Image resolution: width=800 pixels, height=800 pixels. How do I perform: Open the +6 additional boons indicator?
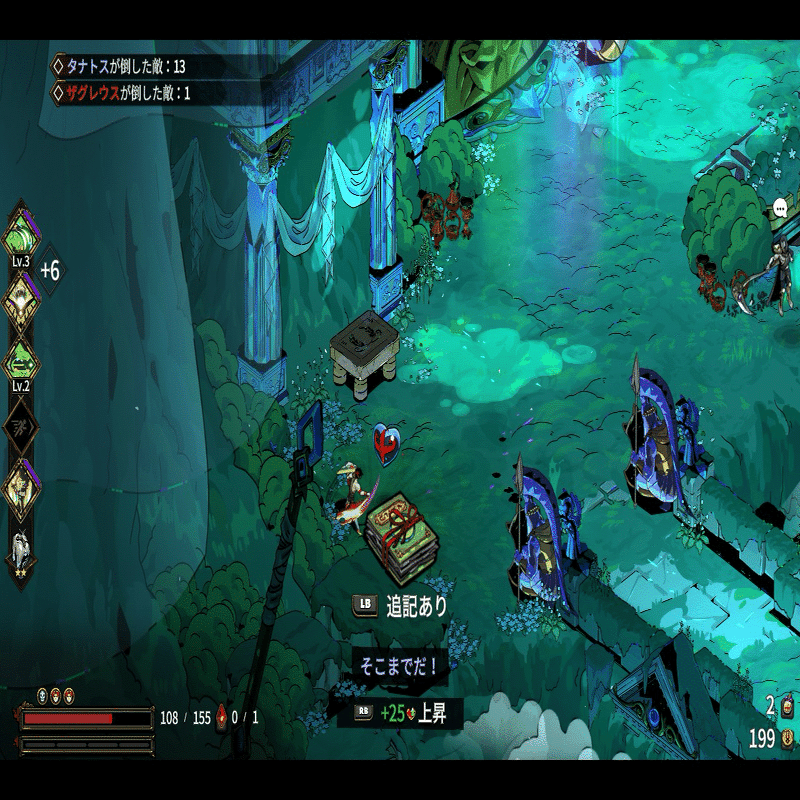(50, 270)
